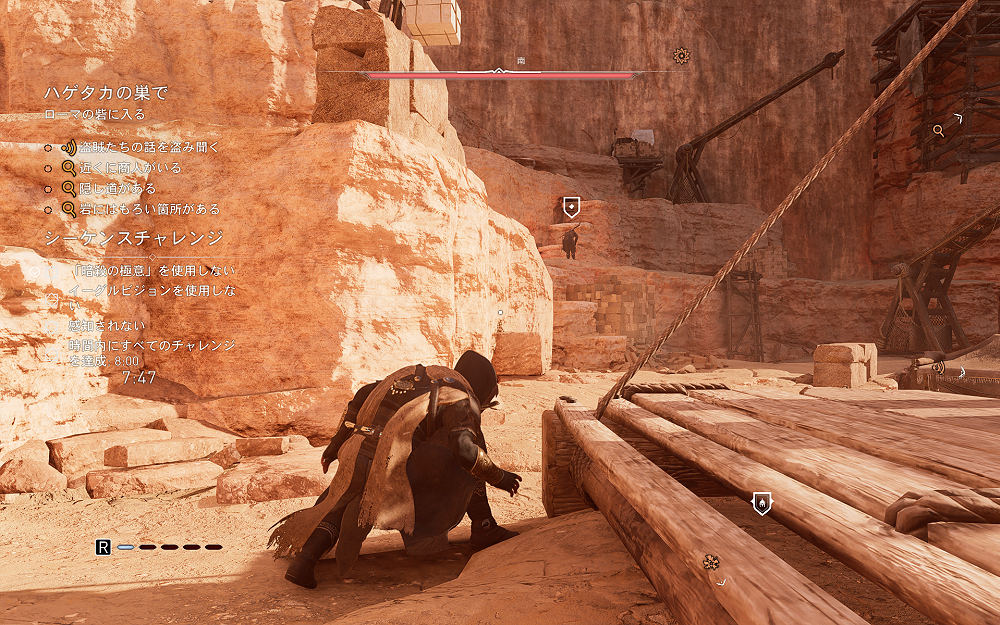The height and width of the screenshot is (625, 1000).
Task: Select the イーグルビジョンを使用しない challenge entry
Action: (x=151, y=291)
